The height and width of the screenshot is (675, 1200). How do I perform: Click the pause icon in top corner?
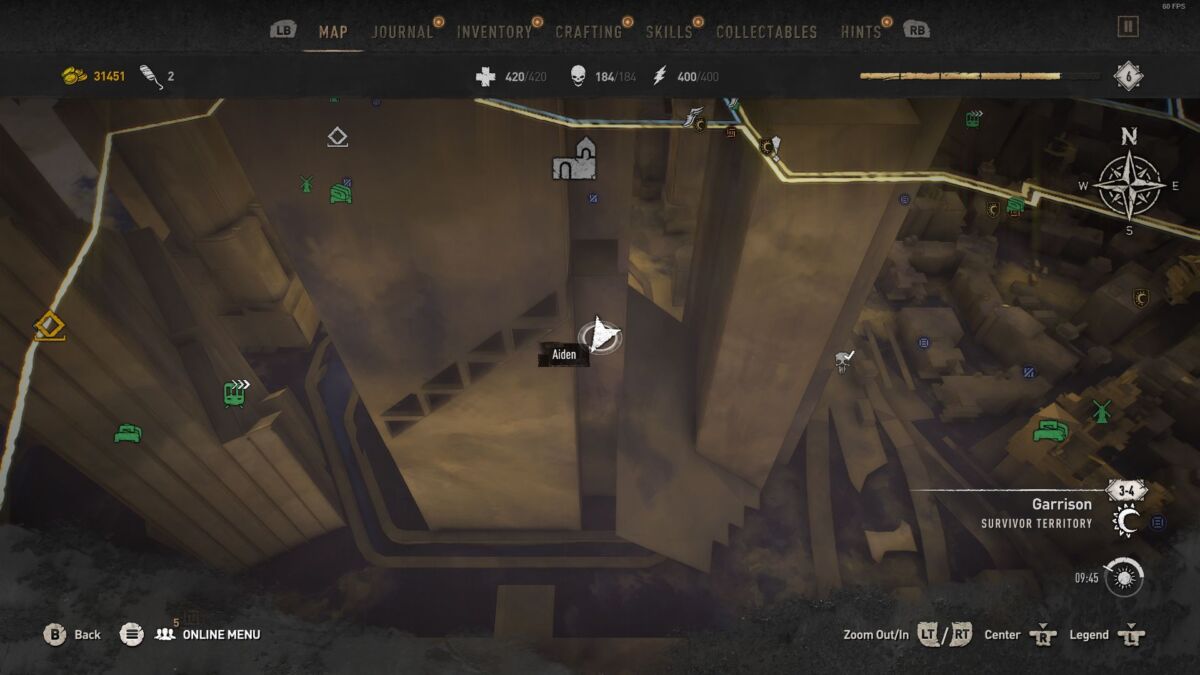(x=1128, y=26)
